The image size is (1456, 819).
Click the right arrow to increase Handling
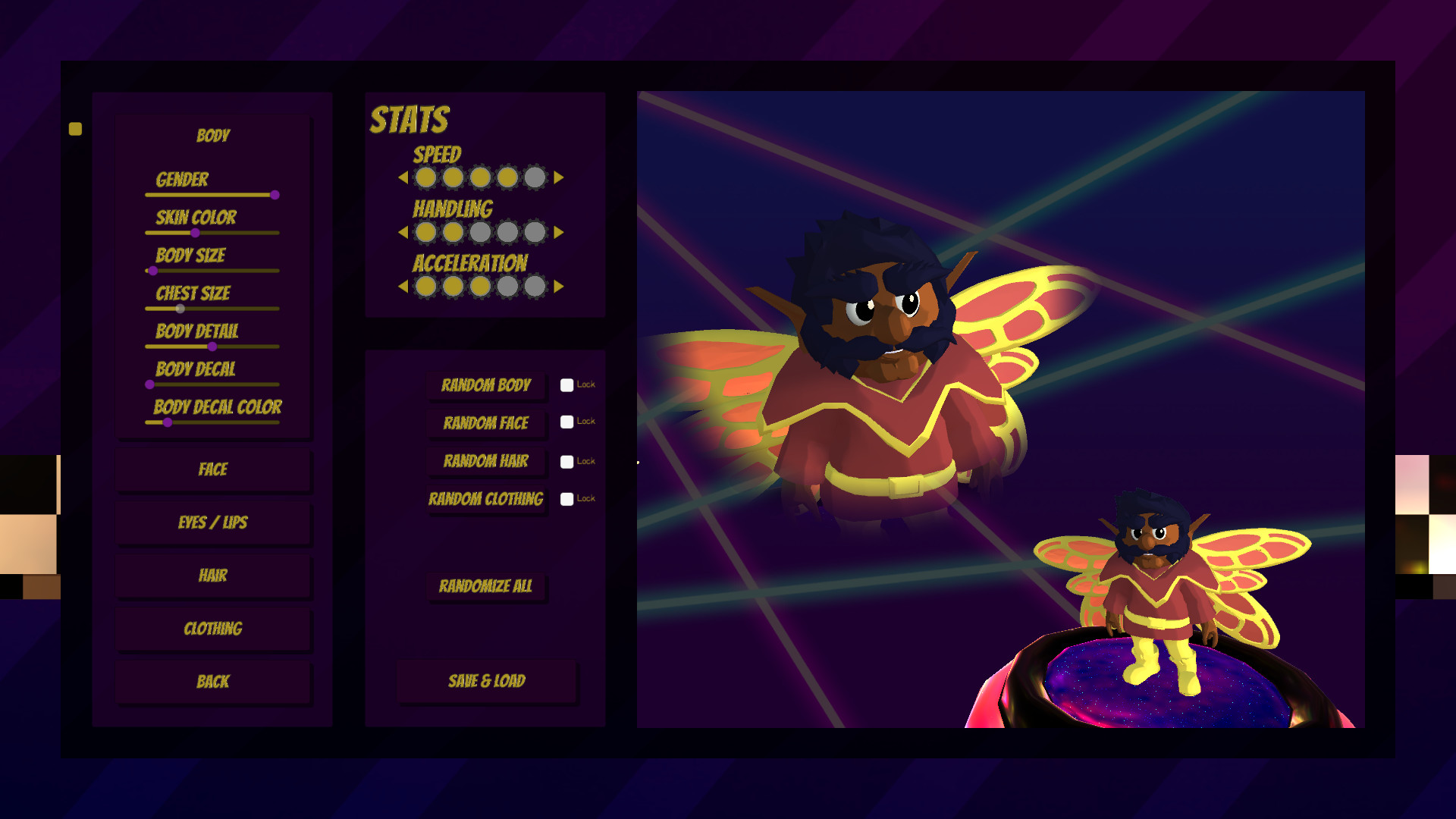click(559, 233)
